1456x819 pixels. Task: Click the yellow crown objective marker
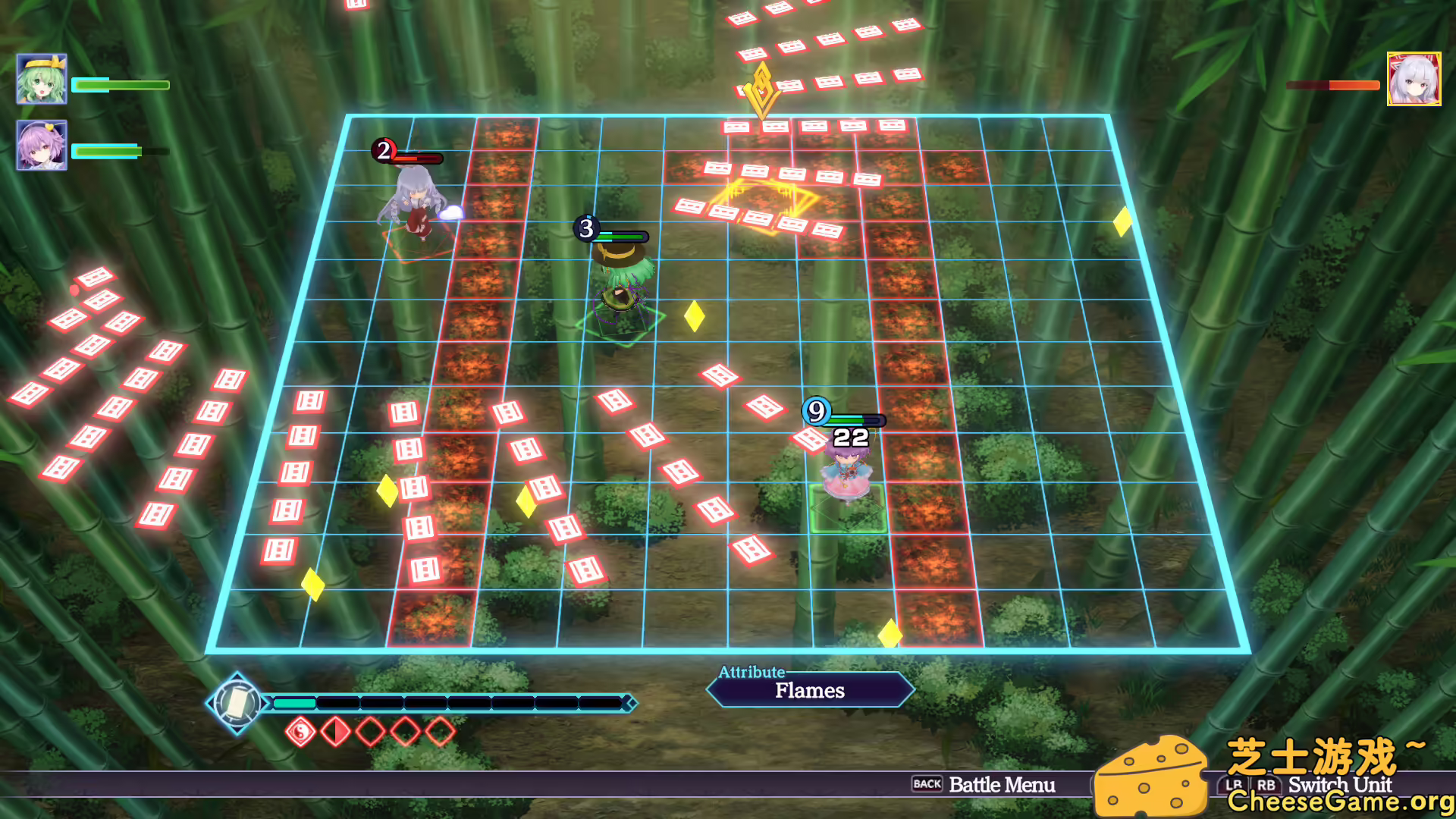click(761, 87)
